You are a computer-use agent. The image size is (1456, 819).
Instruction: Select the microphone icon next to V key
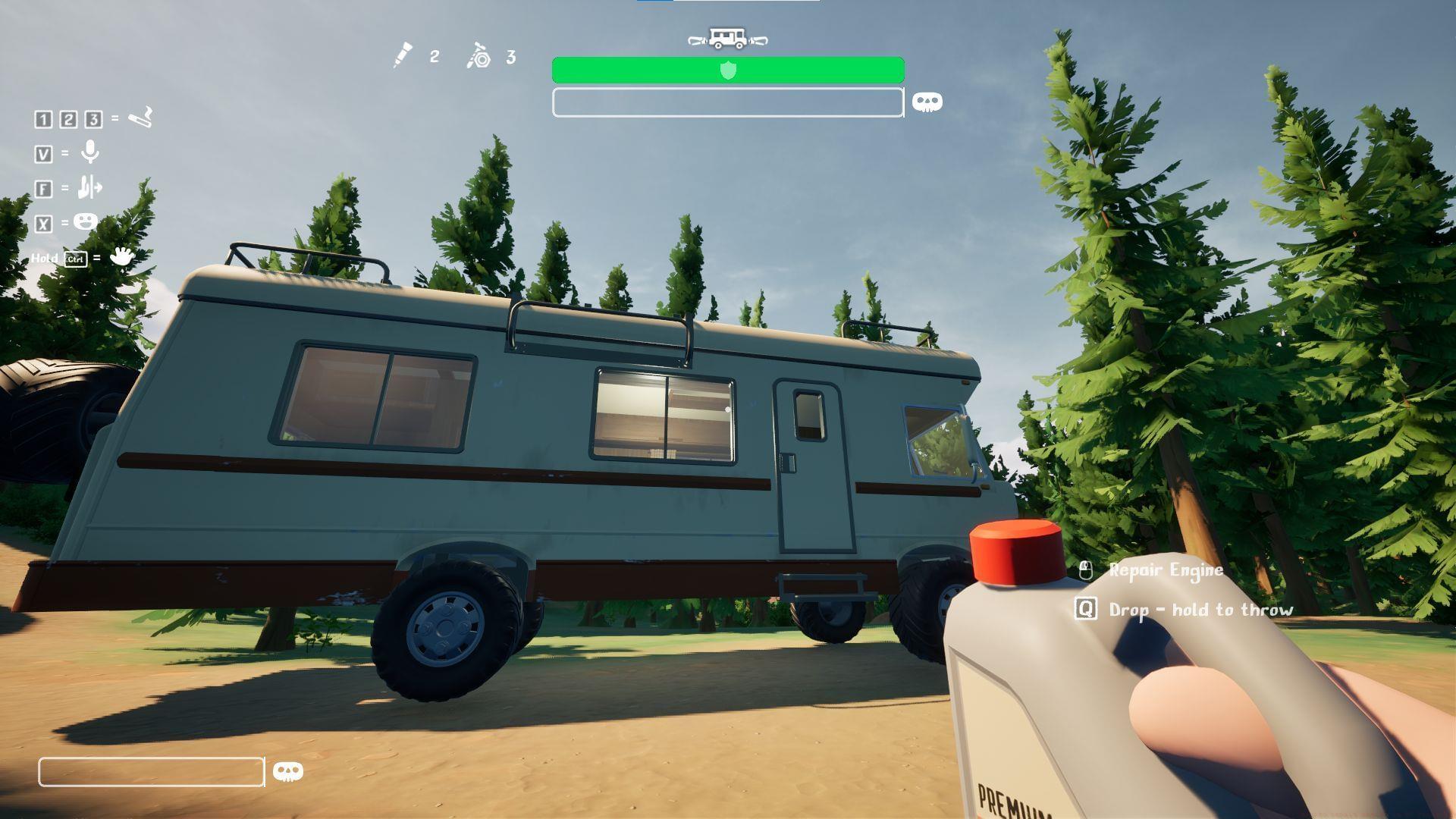[89, 152]
